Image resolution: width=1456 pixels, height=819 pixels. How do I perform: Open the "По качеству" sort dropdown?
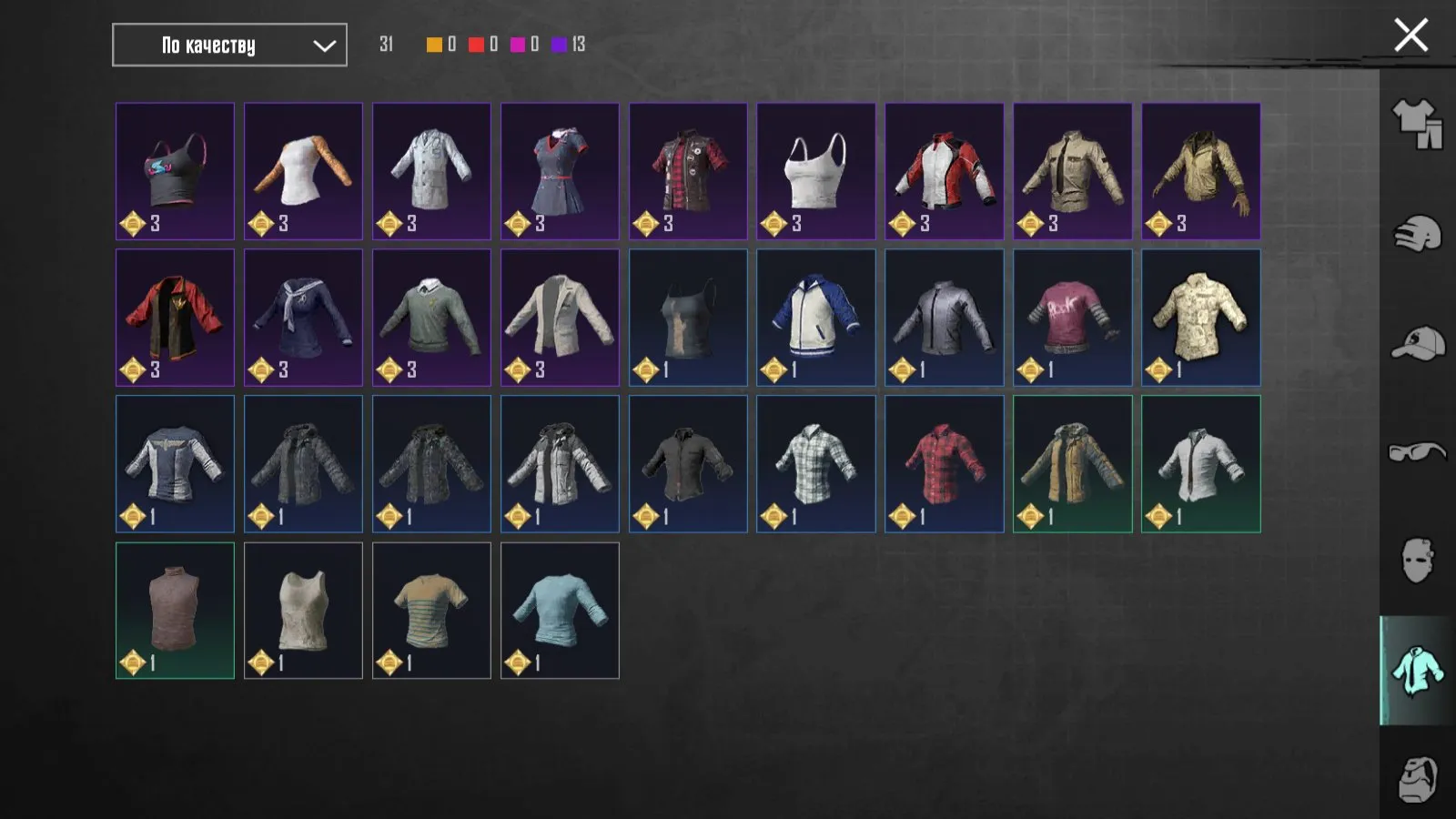(227, 45)
